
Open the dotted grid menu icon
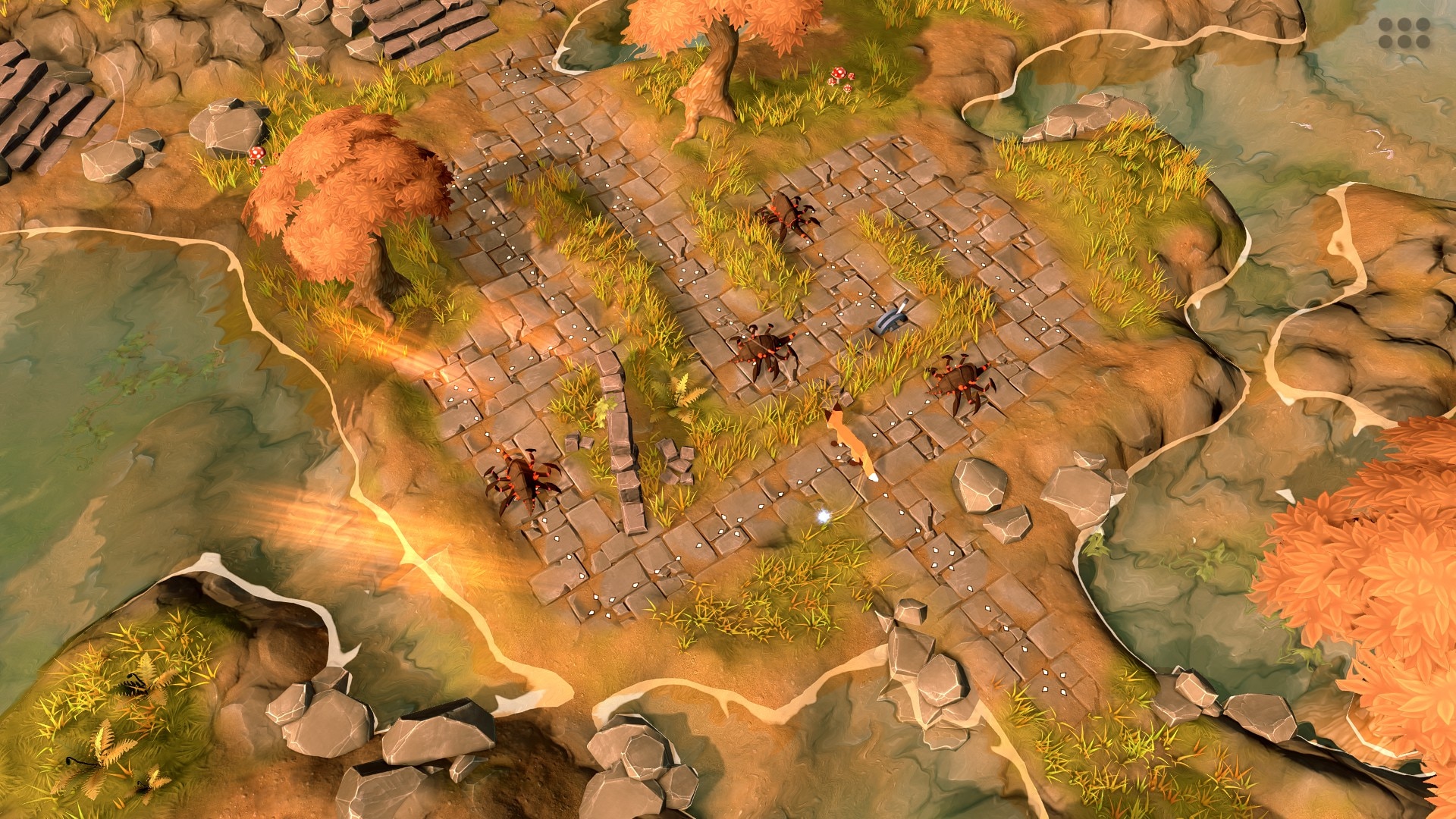click(1404, 33)
